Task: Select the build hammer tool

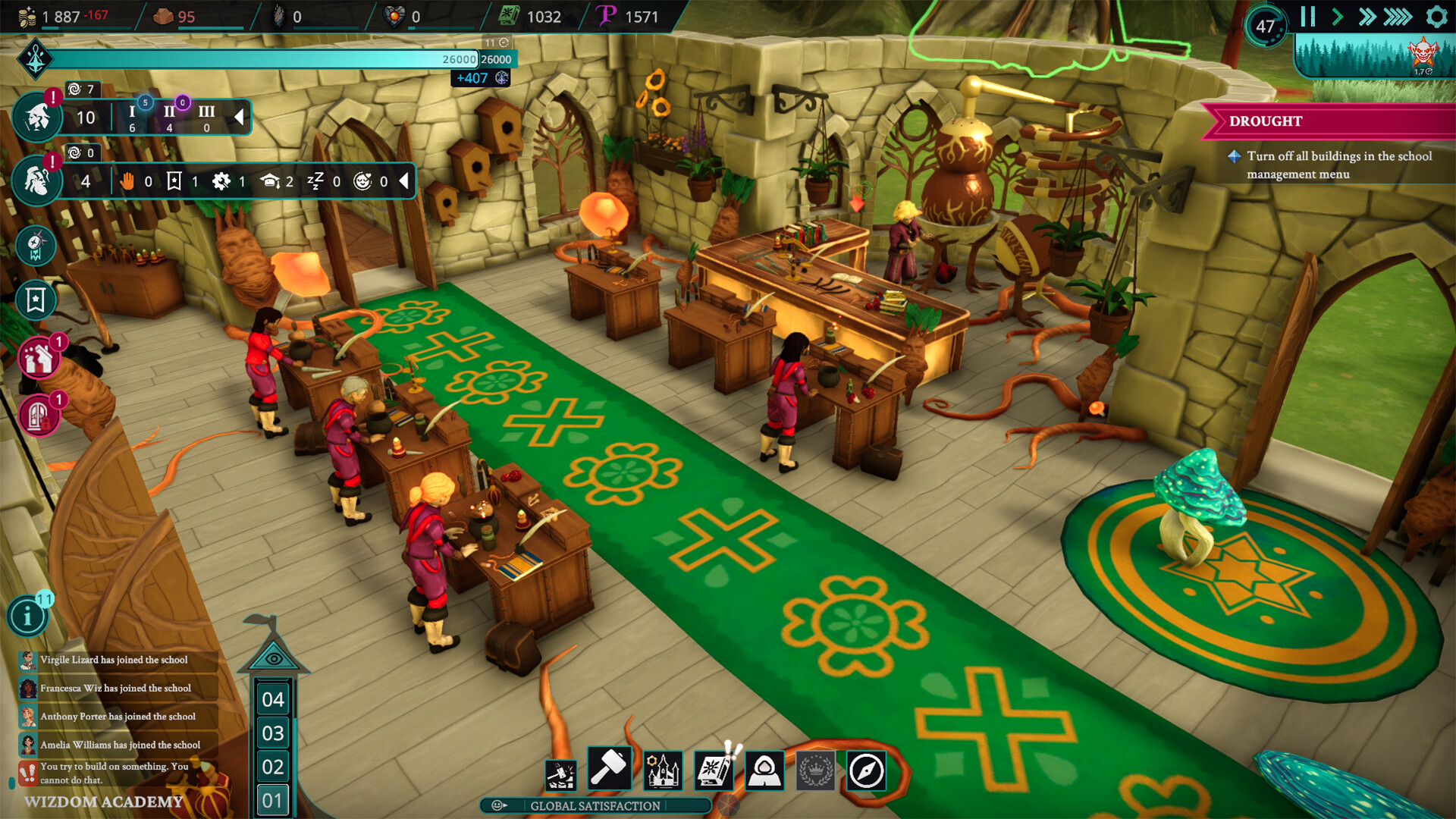Action: [x=611, y=768]
